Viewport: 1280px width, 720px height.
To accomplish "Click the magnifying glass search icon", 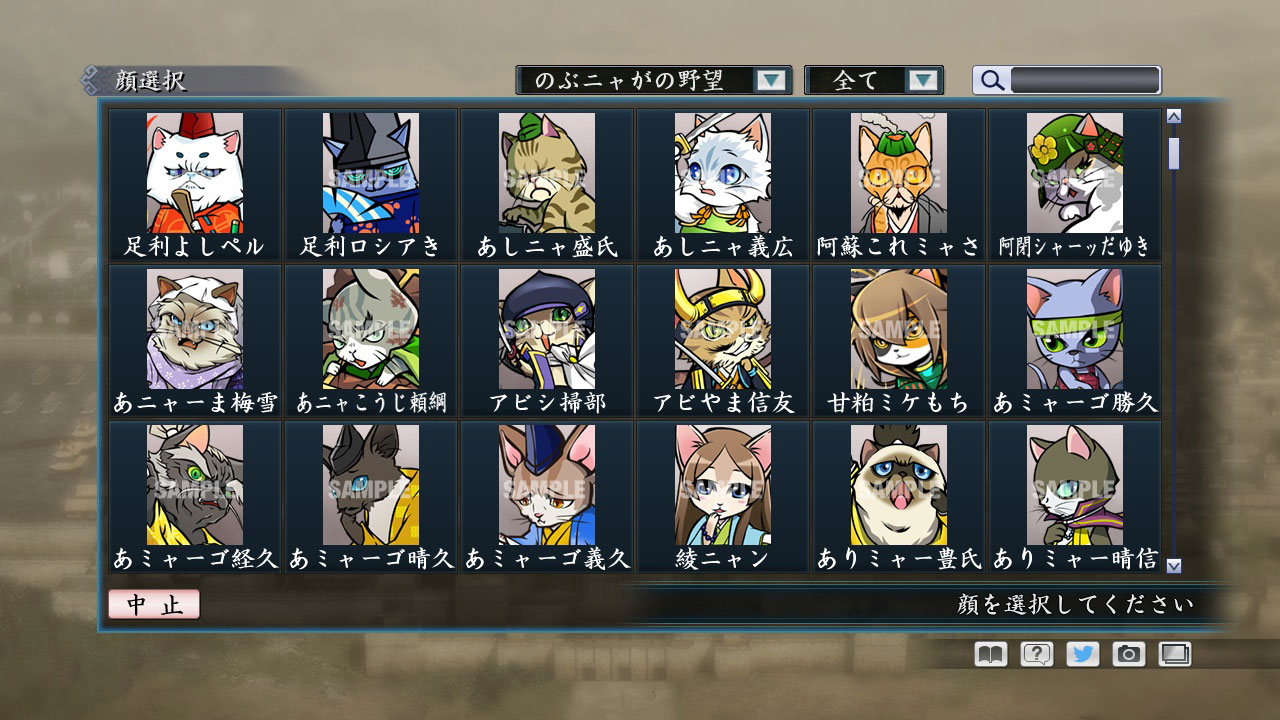I will tap(991, 80).
